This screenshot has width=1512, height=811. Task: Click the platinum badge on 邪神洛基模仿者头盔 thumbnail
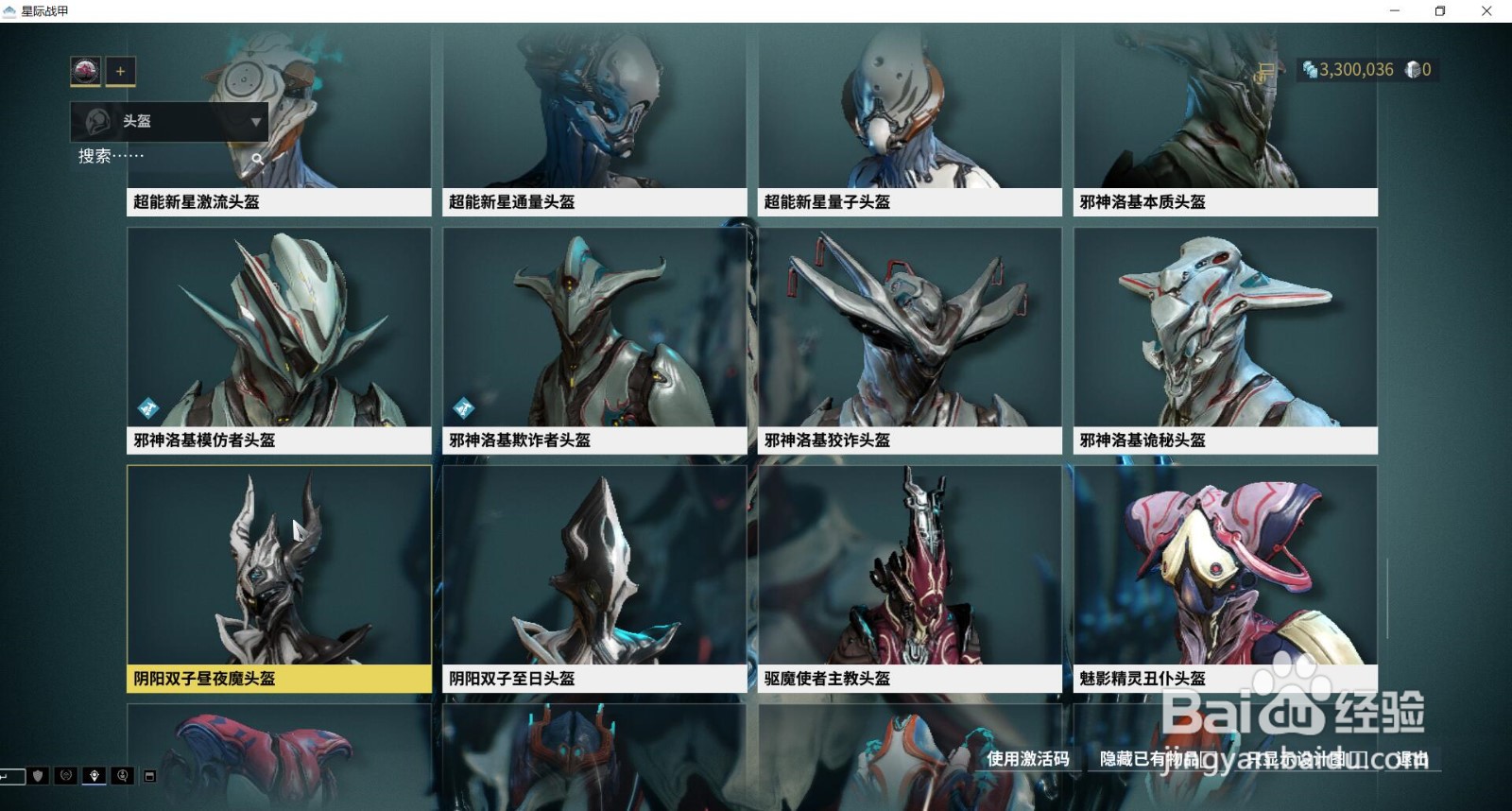click(x=146, y=407)
